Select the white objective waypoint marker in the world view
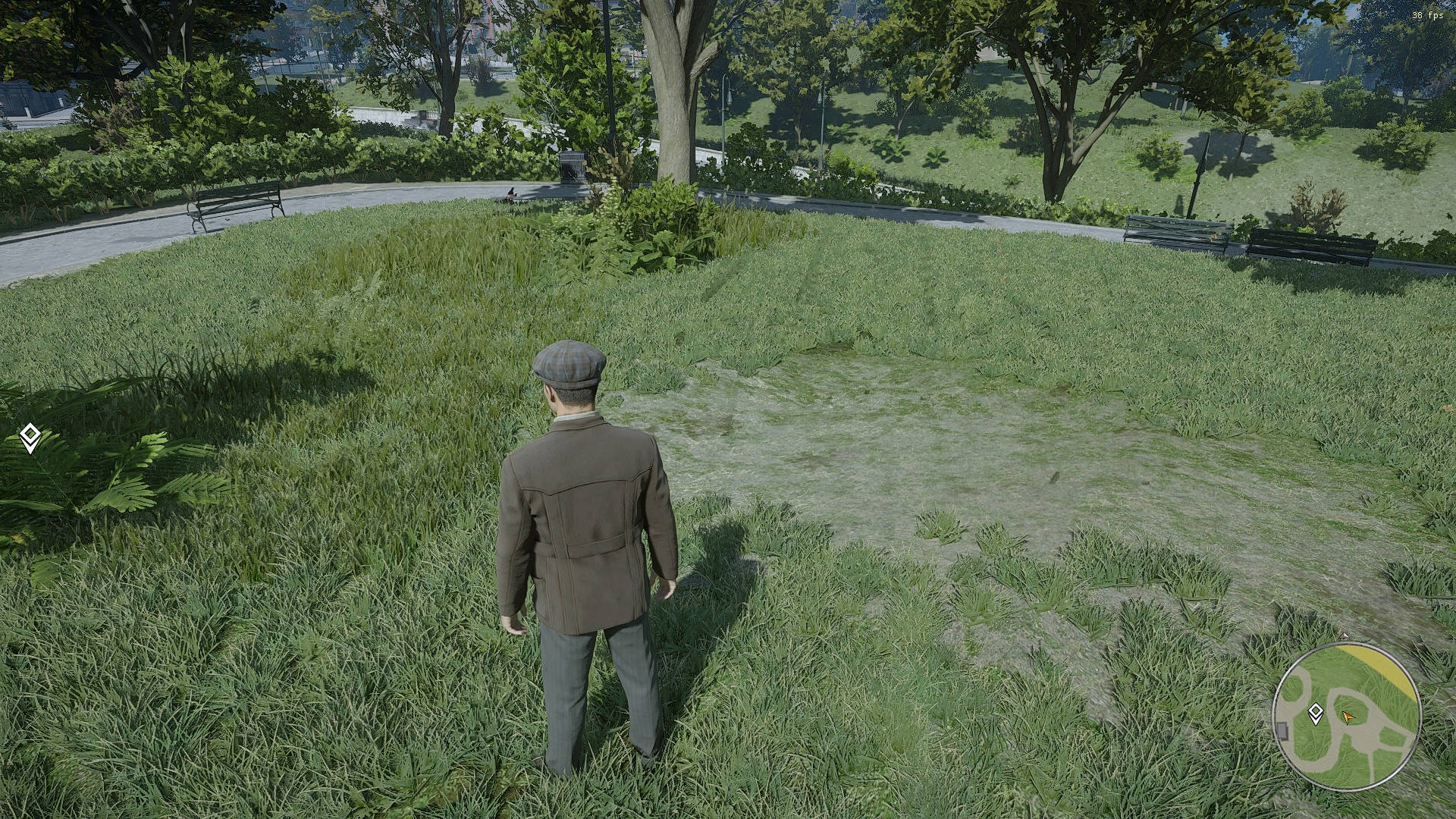 30,438
